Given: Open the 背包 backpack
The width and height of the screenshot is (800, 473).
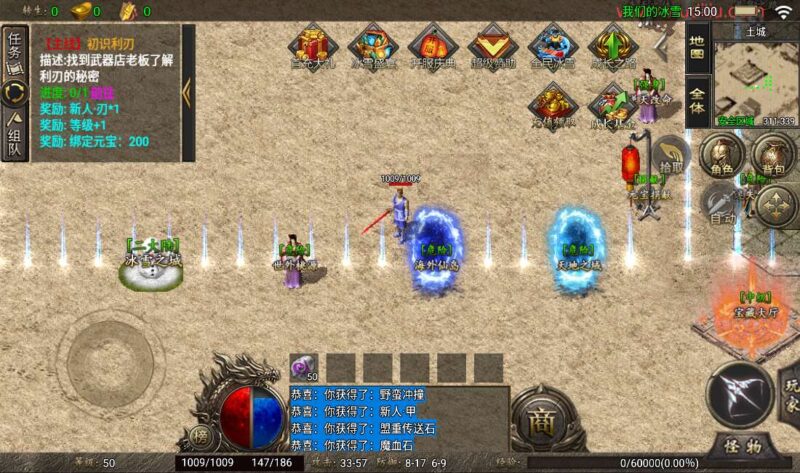Looking at the screenshot, I should (768, 155).
